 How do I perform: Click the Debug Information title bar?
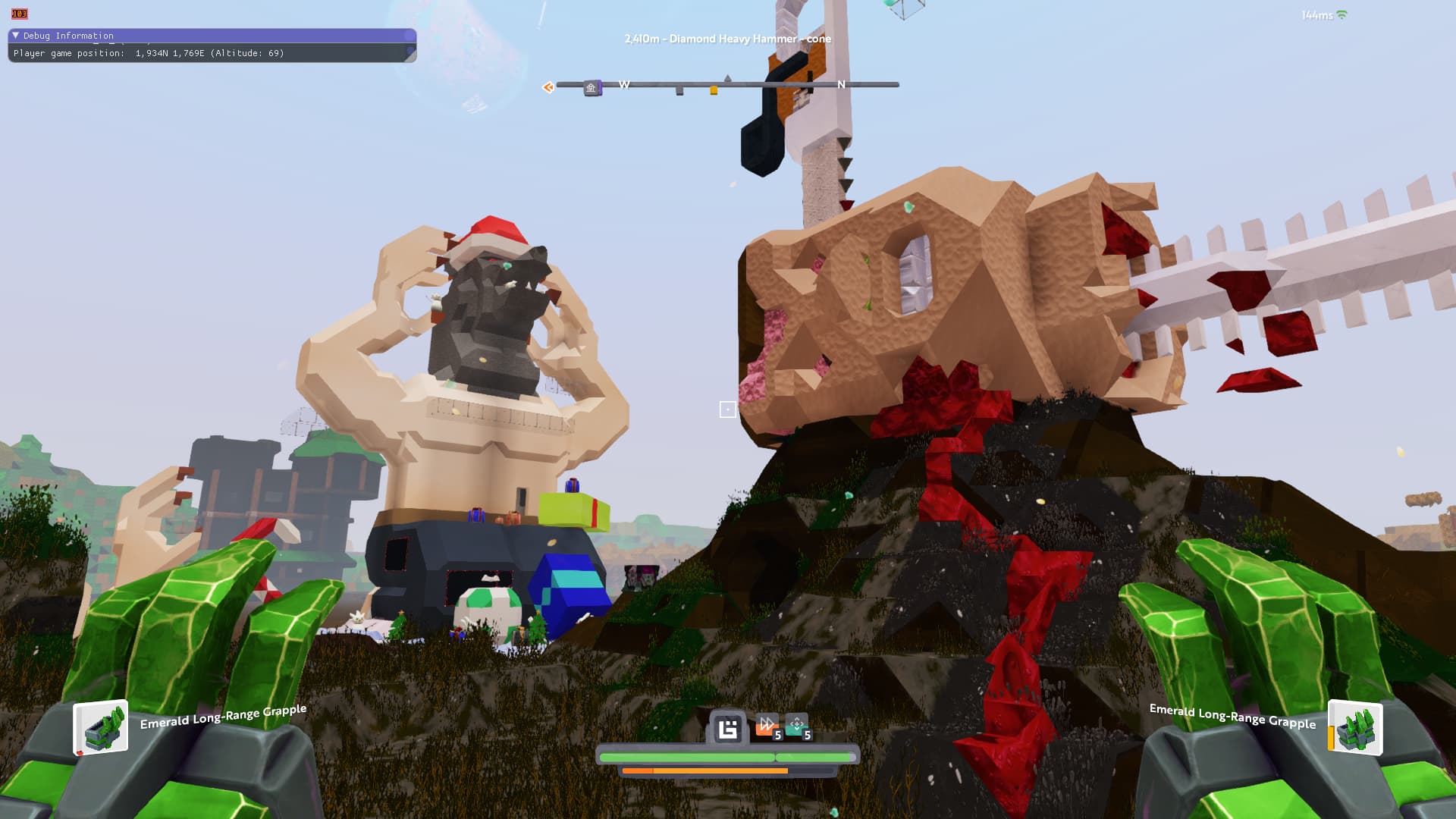coord(212,36)
